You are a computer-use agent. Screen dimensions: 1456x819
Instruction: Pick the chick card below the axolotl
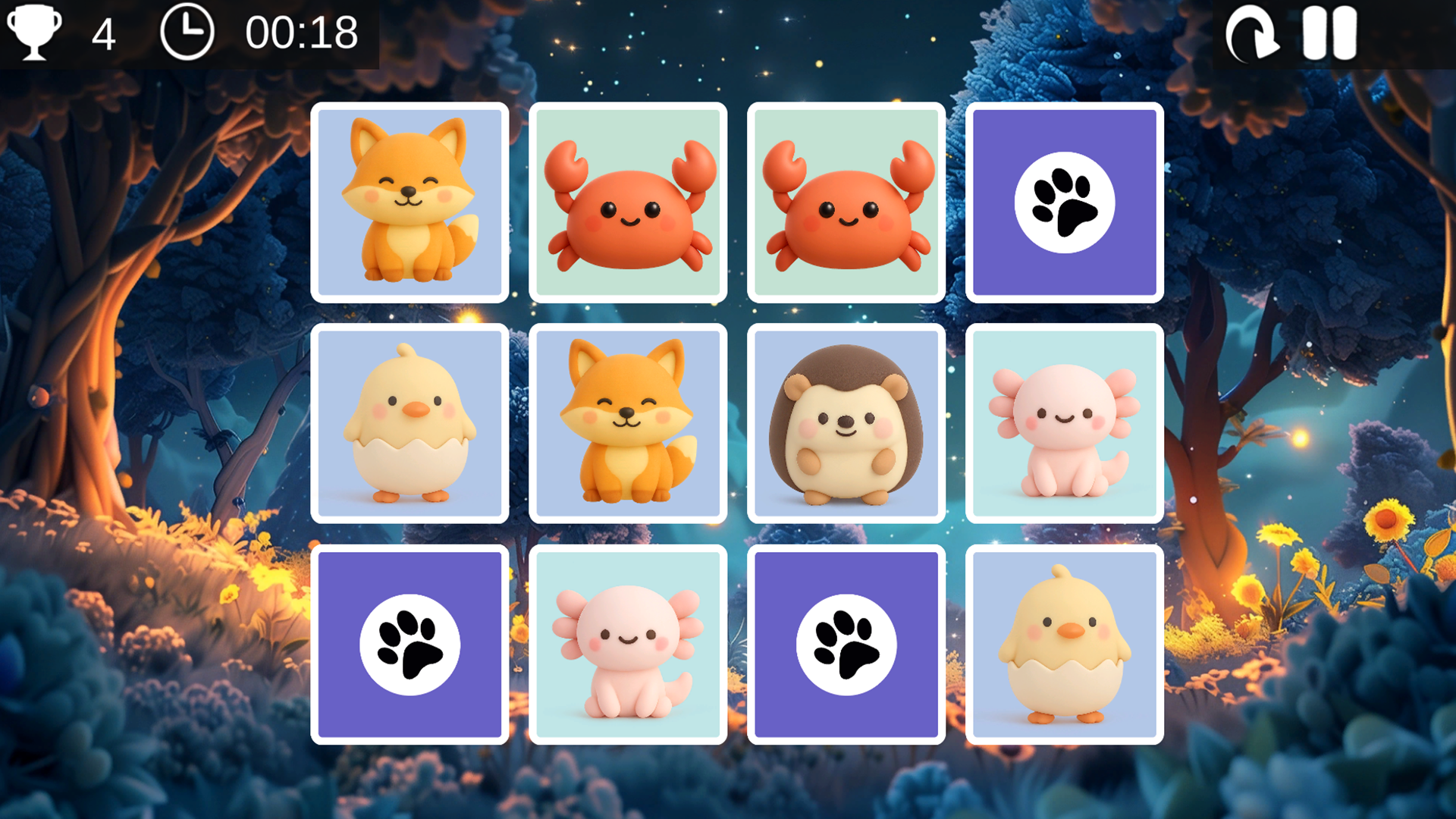[x=1064, y=645]
